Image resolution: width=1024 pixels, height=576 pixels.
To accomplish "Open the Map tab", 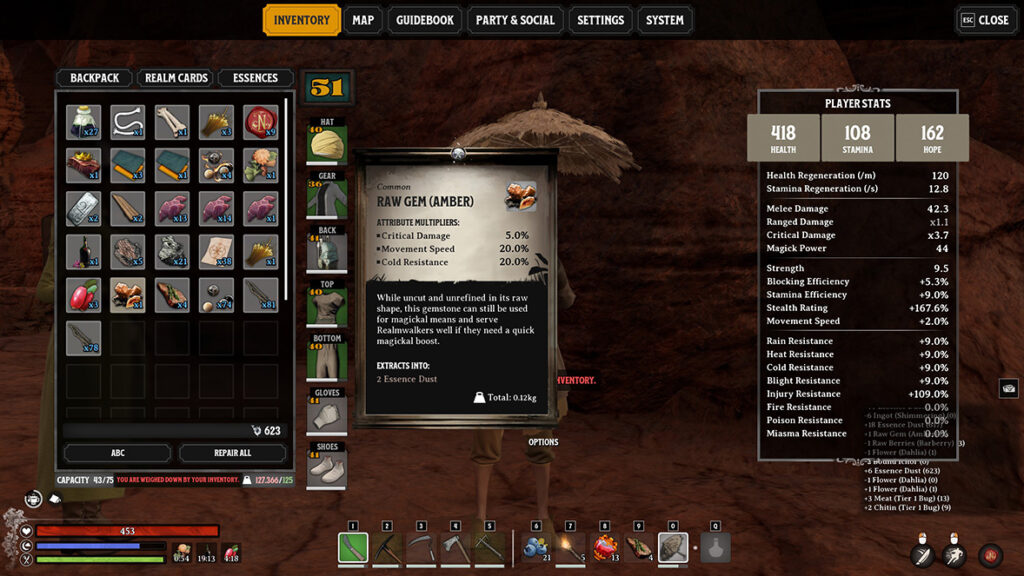I will pyautogui.click(x=363, y=20).
